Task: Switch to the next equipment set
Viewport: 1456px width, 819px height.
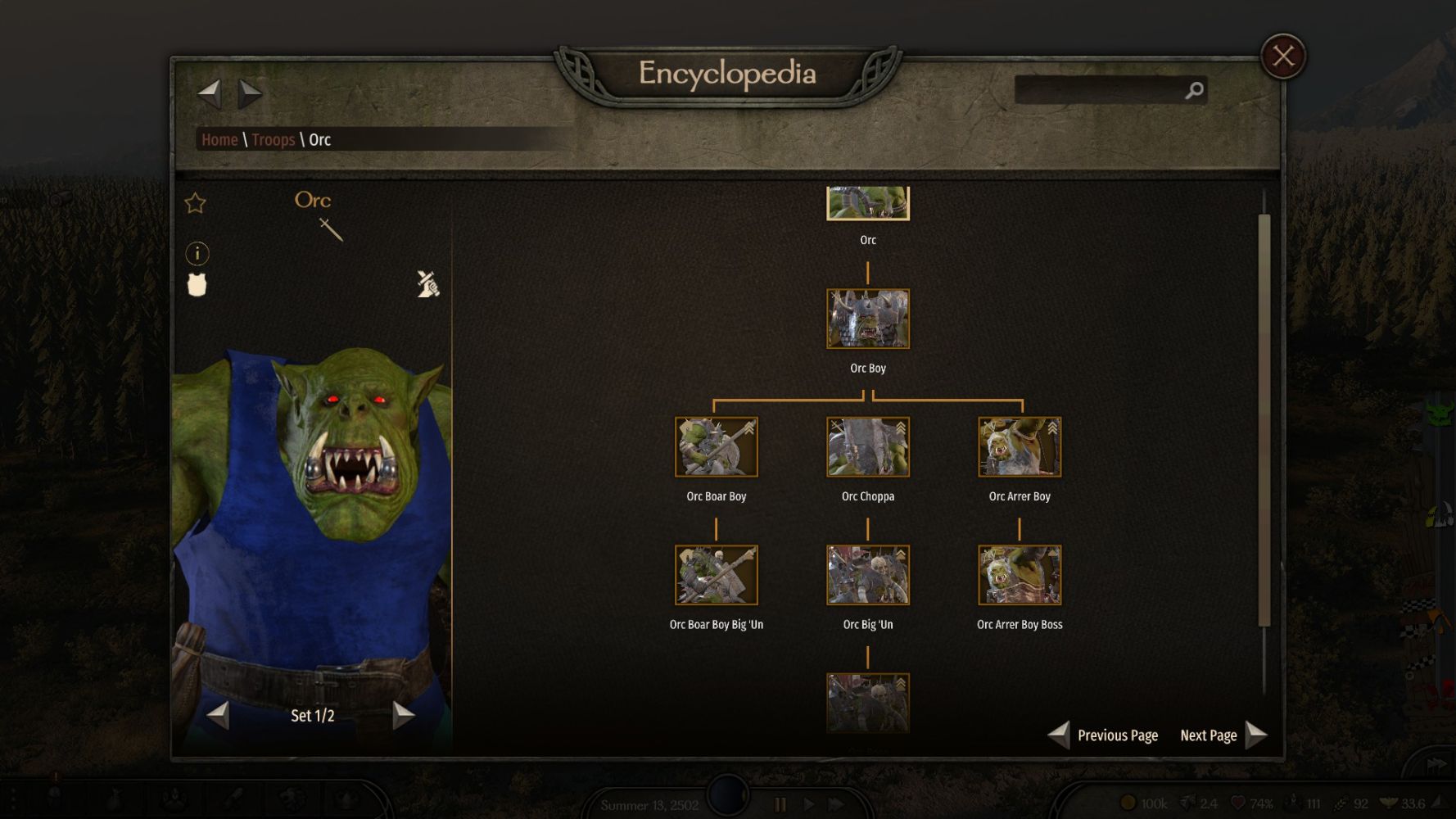Action: tap(403, 715)
